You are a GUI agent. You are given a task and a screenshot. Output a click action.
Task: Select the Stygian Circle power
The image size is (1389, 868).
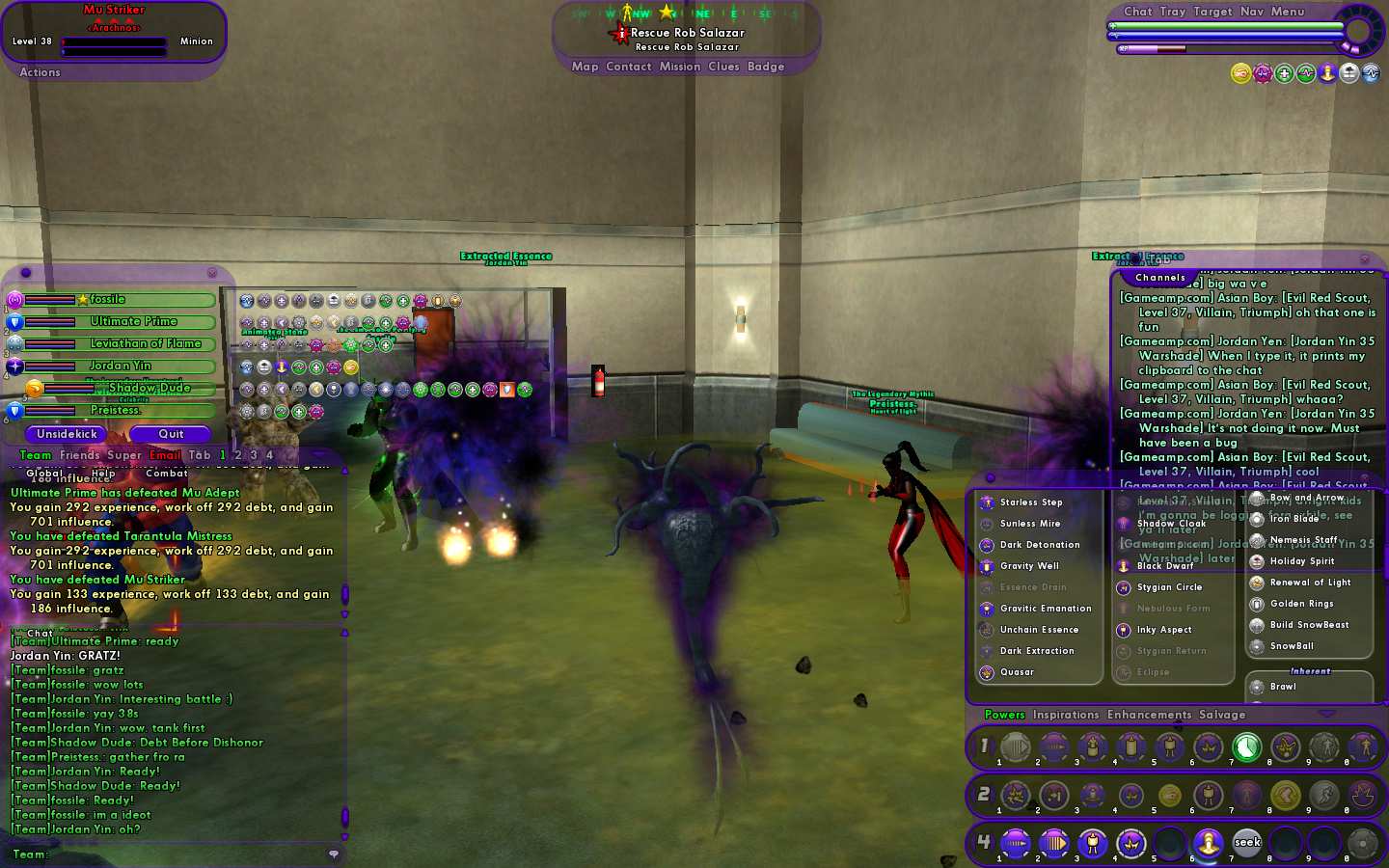(1169, 587)
